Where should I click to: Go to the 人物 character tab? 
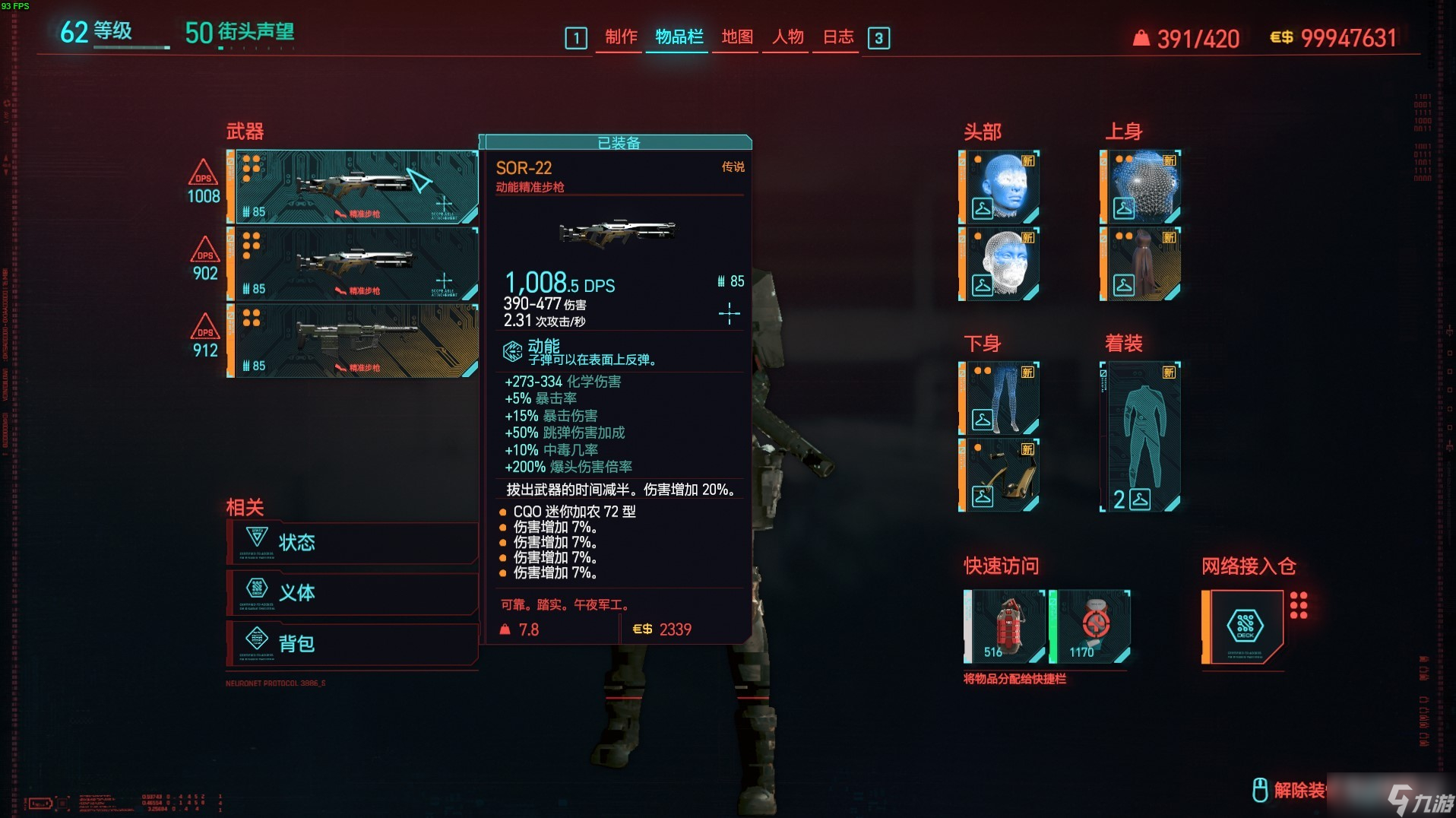(x=787, y=37)
